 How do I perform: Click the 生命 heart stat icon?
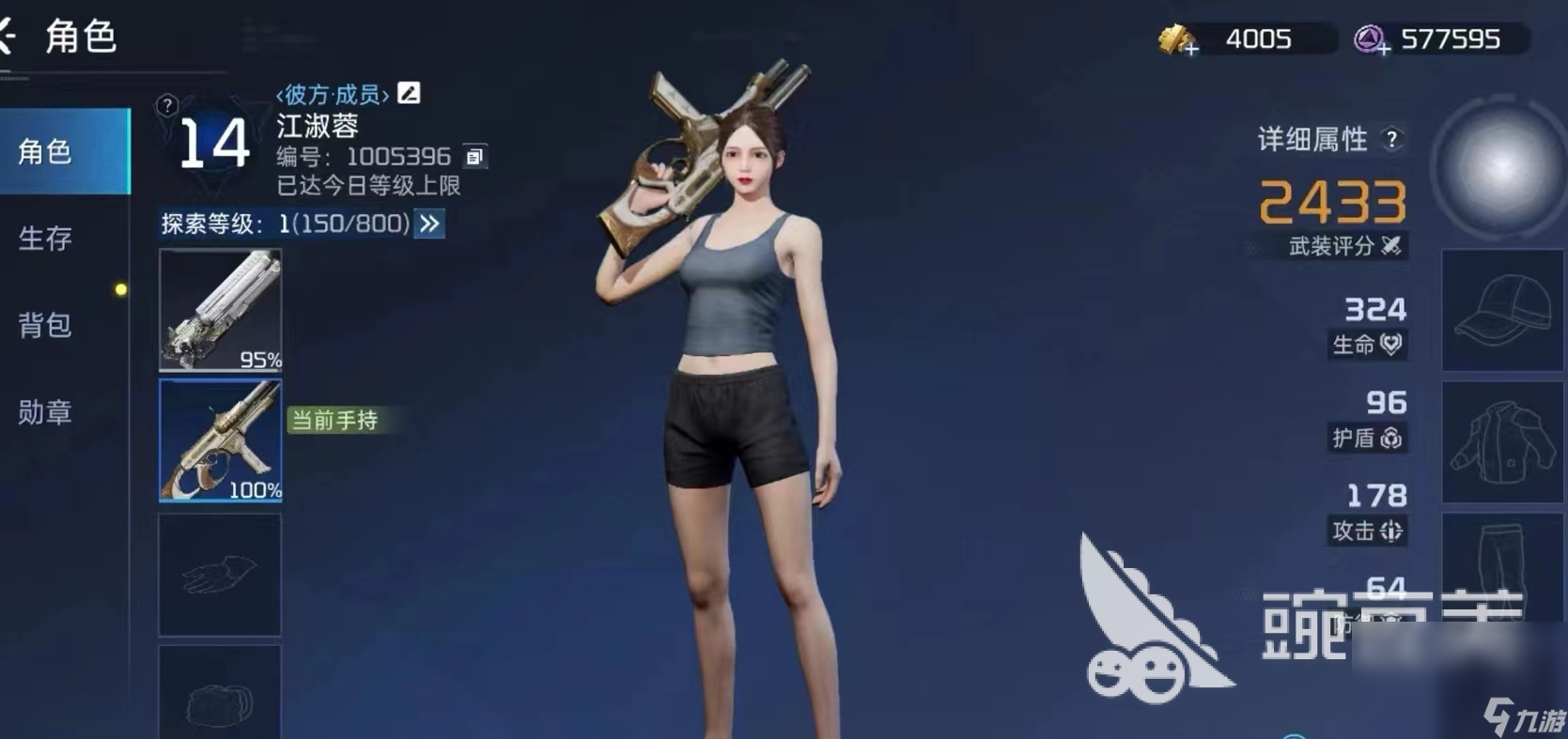[x=1390, y=346]
